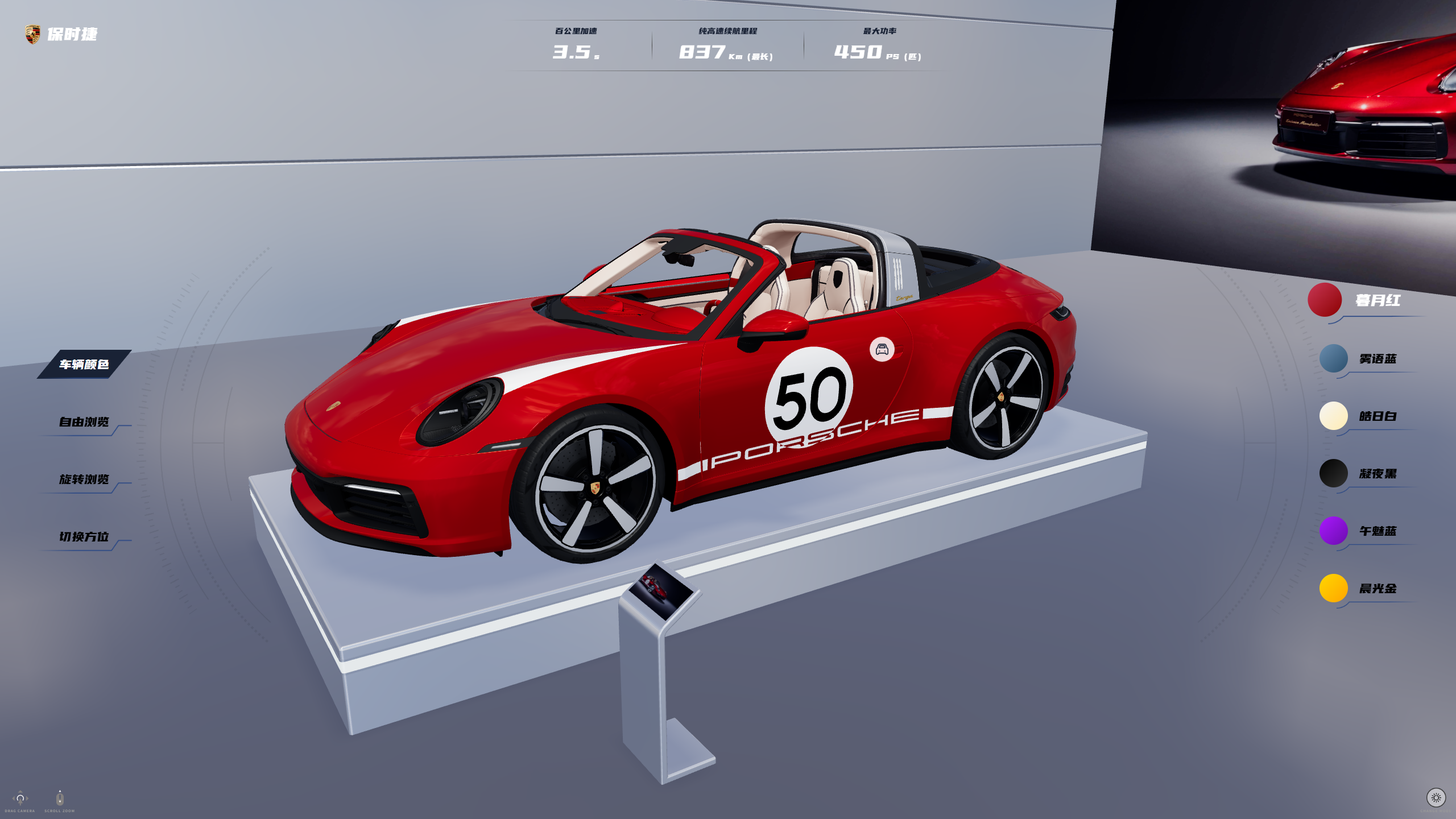Click the 保时捷 Porsche logo

tap(33, 34)
